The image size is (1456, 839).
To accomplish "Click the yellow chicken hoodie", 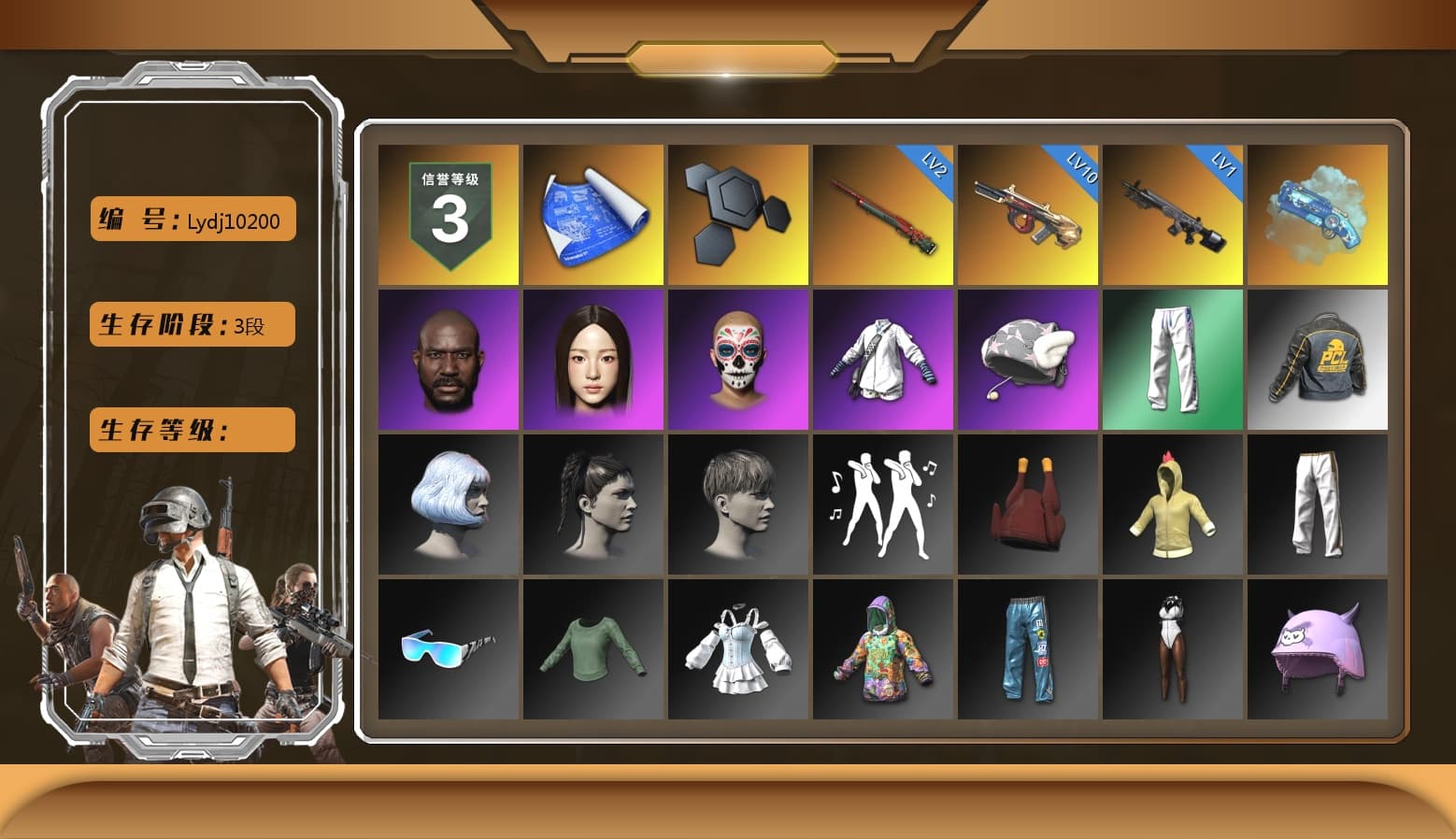I will (x=1173, y=505).
